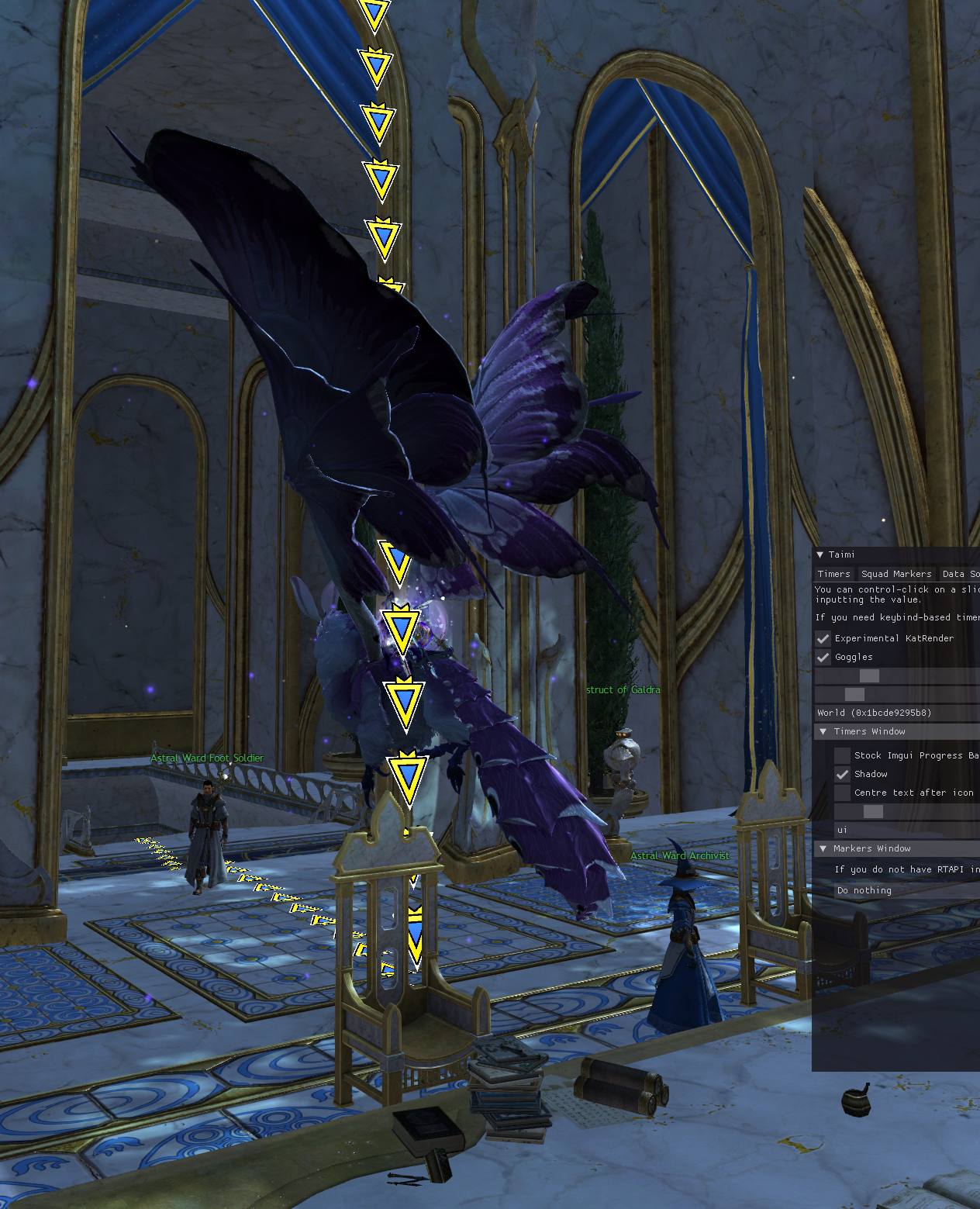The height and width of the screenshot is (1209, 980).
Task: Collapse the Taimi window title arrow
Action: (x=820, y=554)
